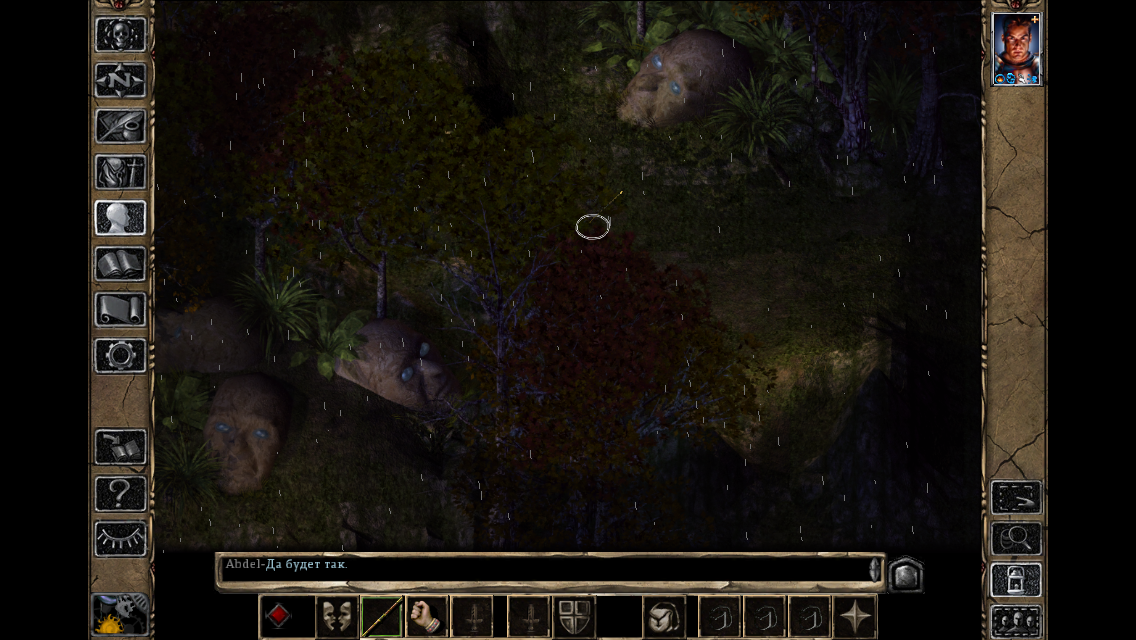Activate the guard shield action
The image size is (1136, 640).
[x=574, y=616]
